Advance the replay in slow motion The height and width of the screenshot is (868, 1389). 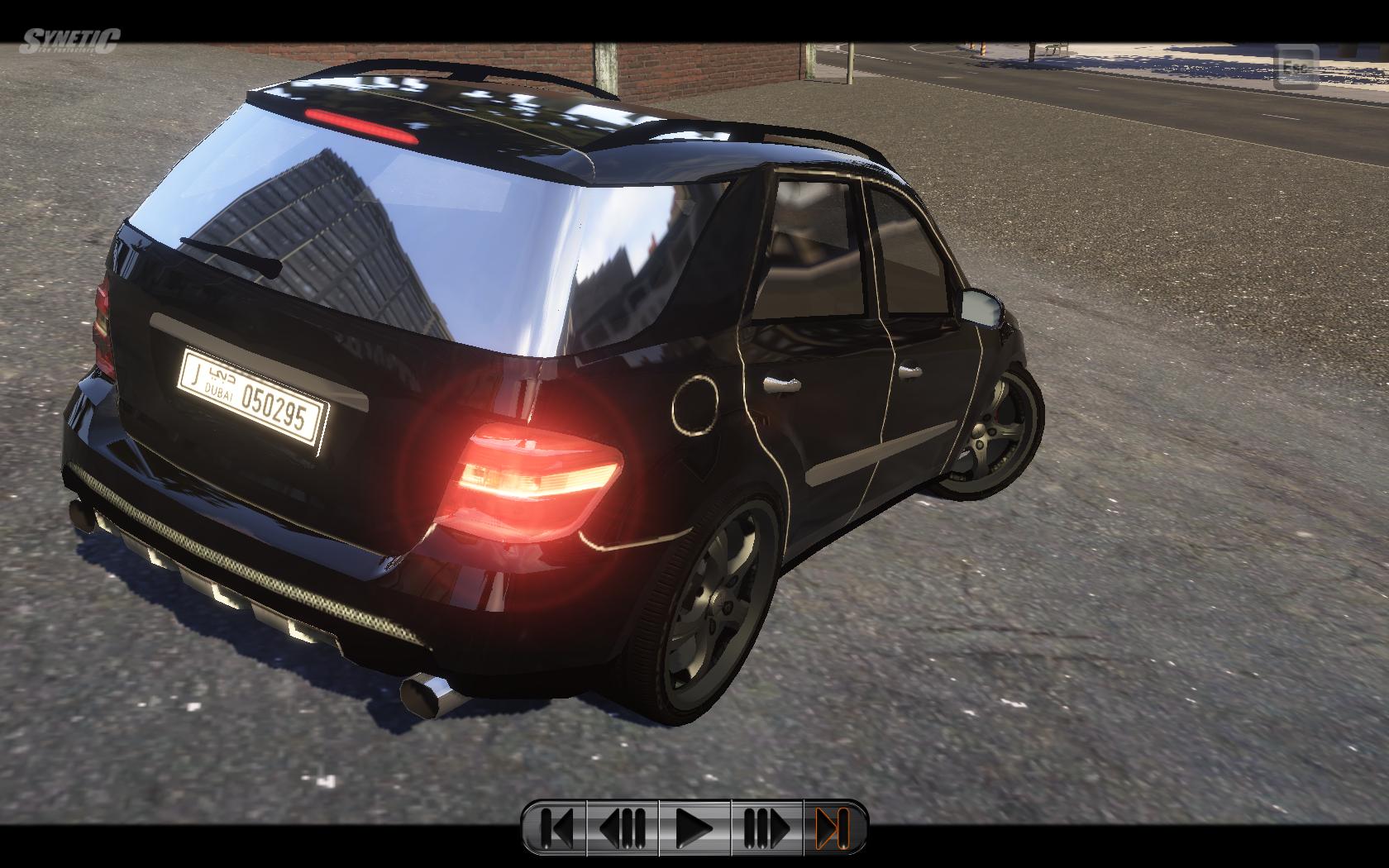766,827
